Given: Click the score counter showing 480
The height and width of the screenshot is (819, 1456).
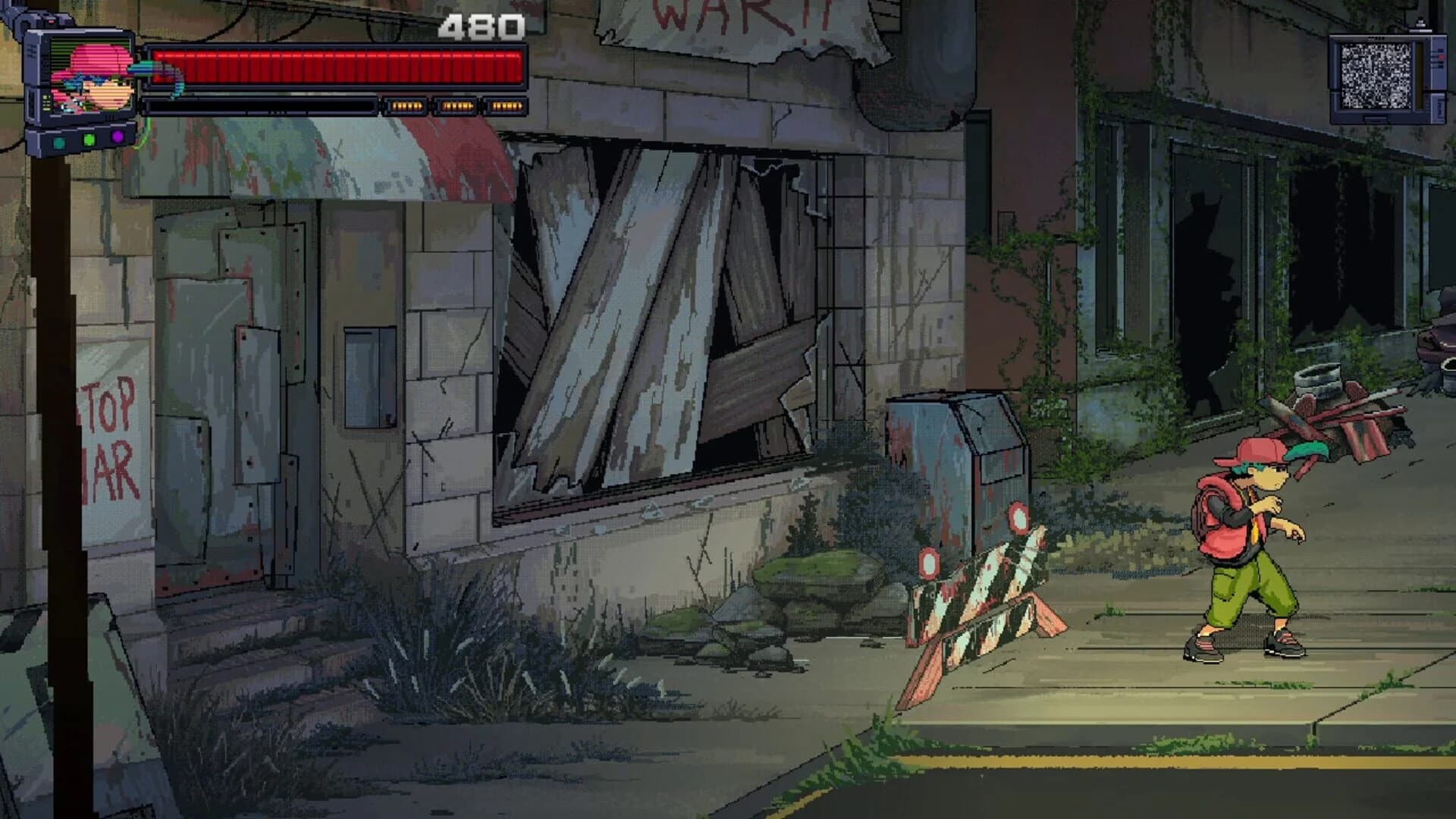Looking at the screenshot, I should [x=483, y=27].
